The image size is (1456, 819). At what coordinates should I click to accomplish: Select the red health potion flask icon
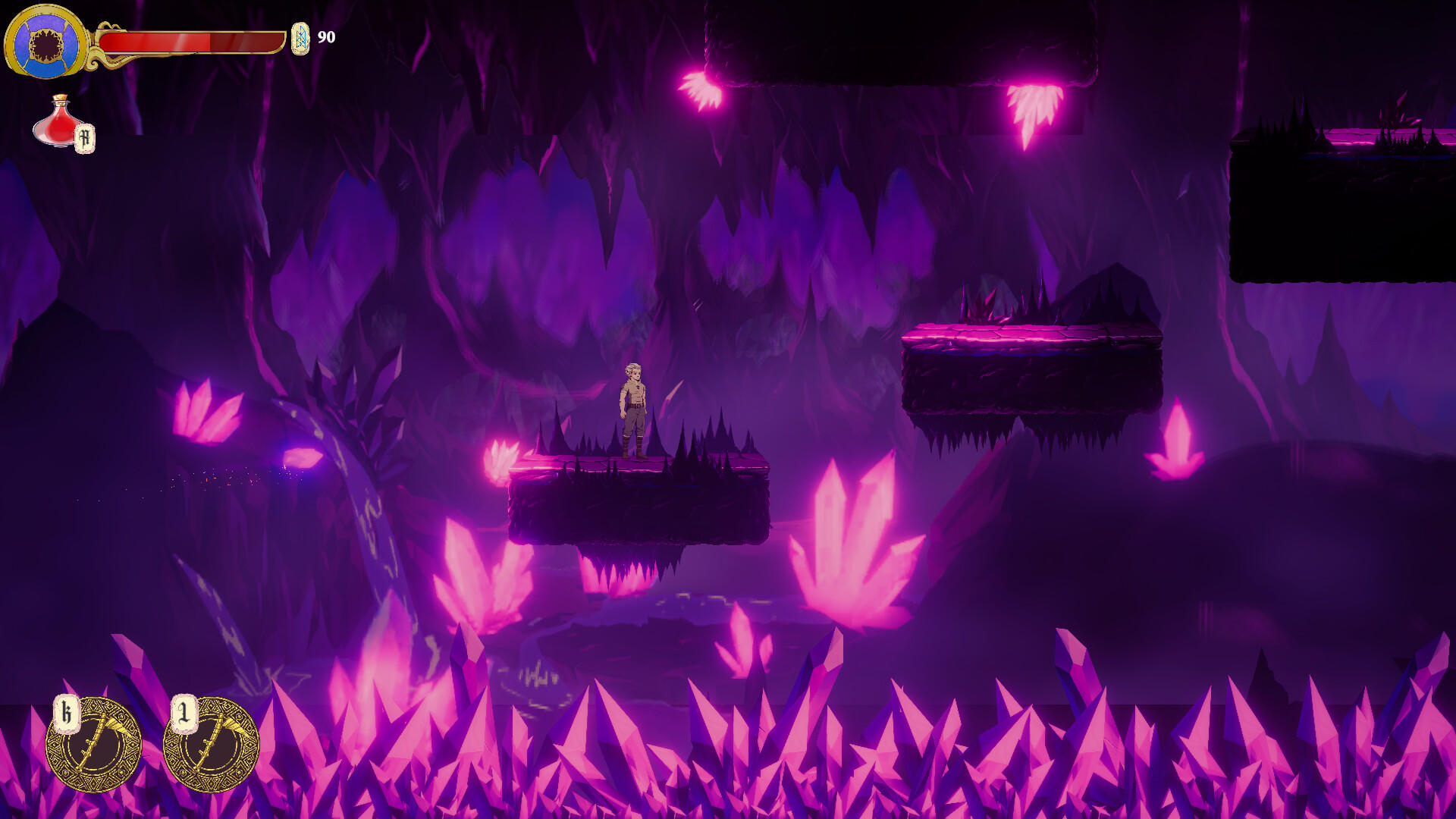tap(57, 124)
